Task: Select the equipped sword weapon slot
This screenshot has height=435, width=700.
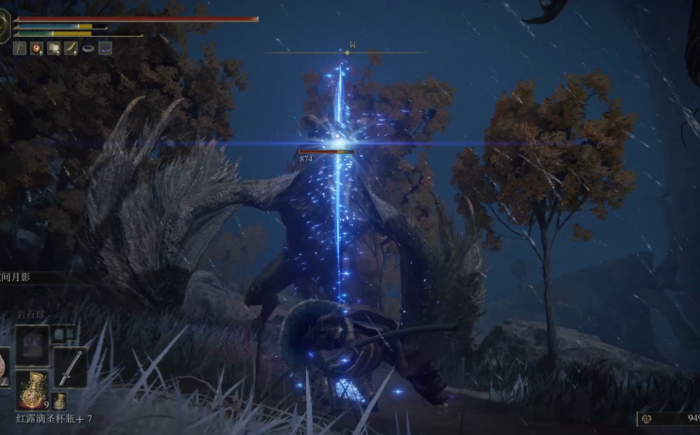Action: [69, 366]
